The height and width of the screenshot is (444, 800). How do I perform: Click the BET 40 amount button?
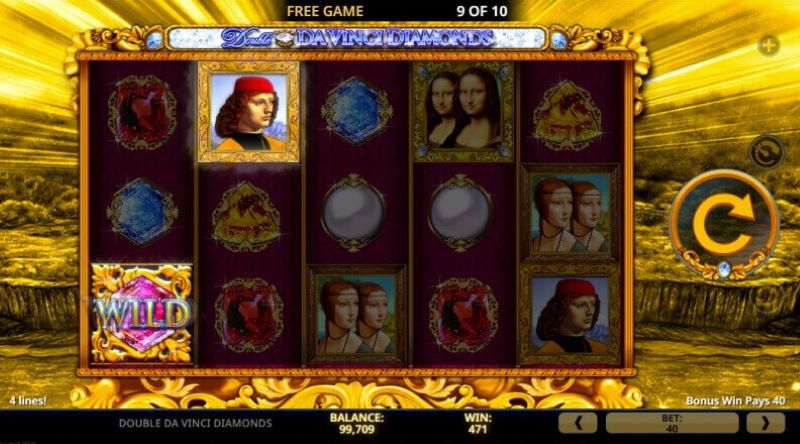pos(672,423)
